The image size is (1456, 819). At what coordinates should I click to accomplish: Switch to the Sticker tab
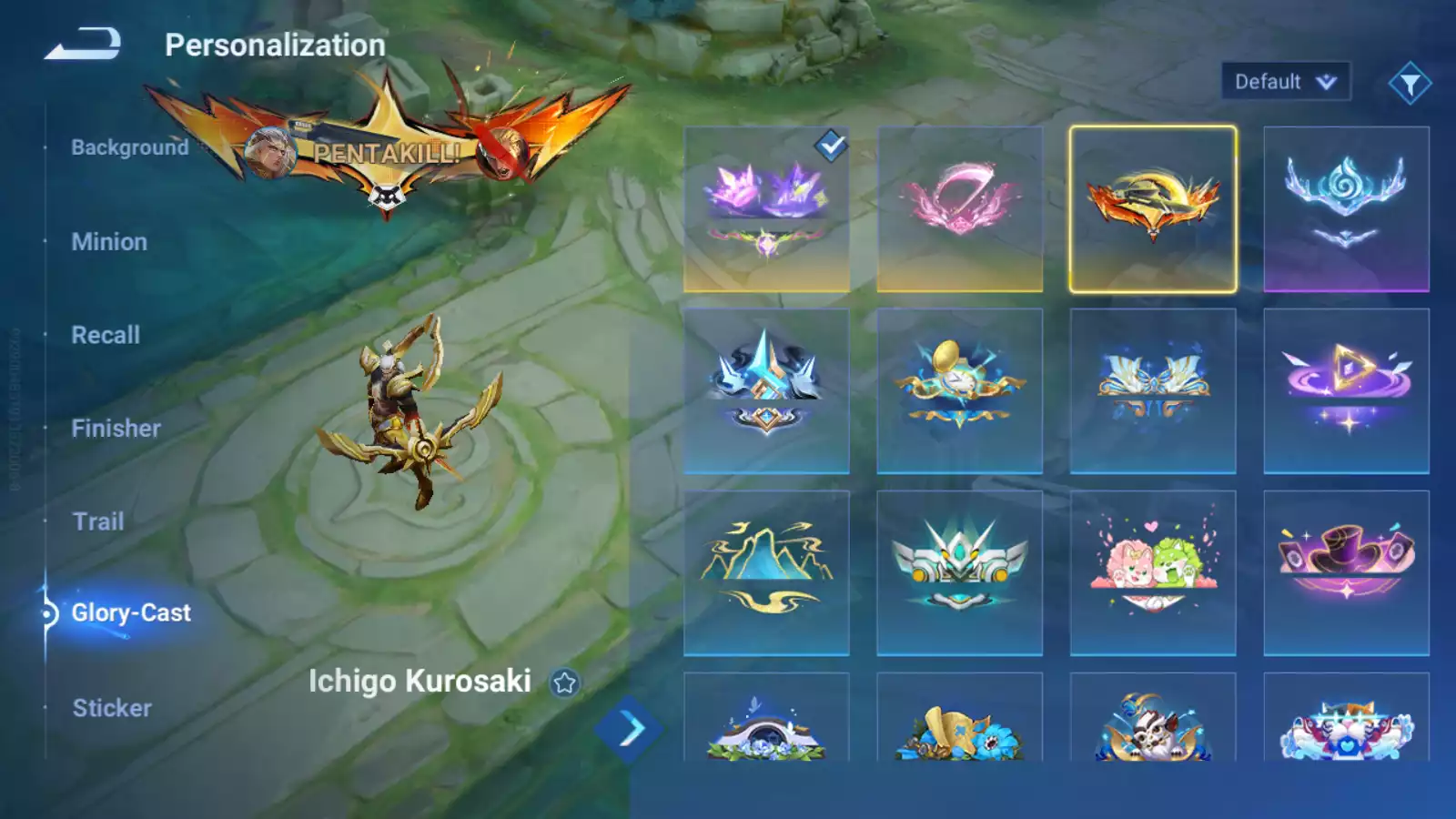click(x=112, y=708)
